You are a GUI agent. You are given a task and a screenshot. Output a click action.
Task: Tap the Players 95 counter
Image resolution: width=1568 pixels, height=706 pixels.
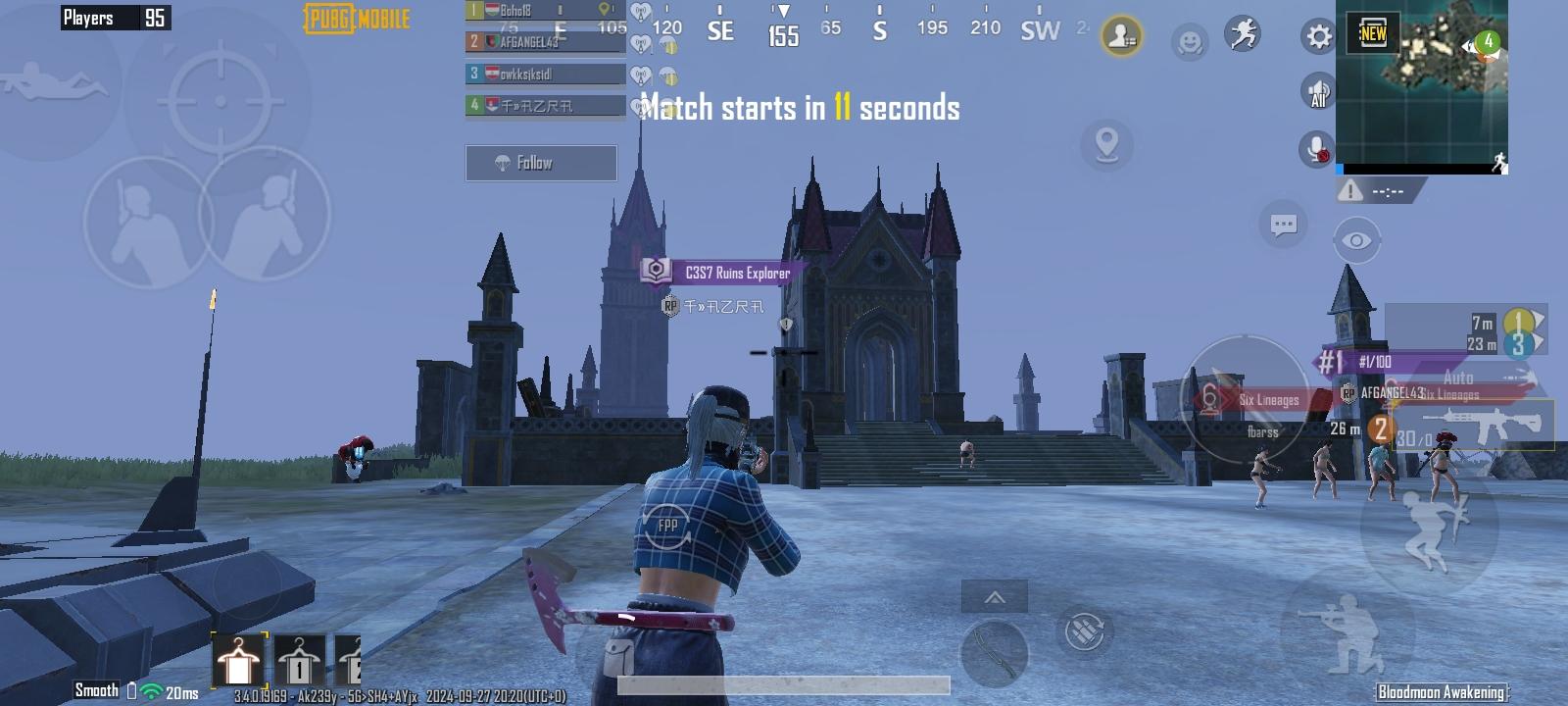coord(115,17)
